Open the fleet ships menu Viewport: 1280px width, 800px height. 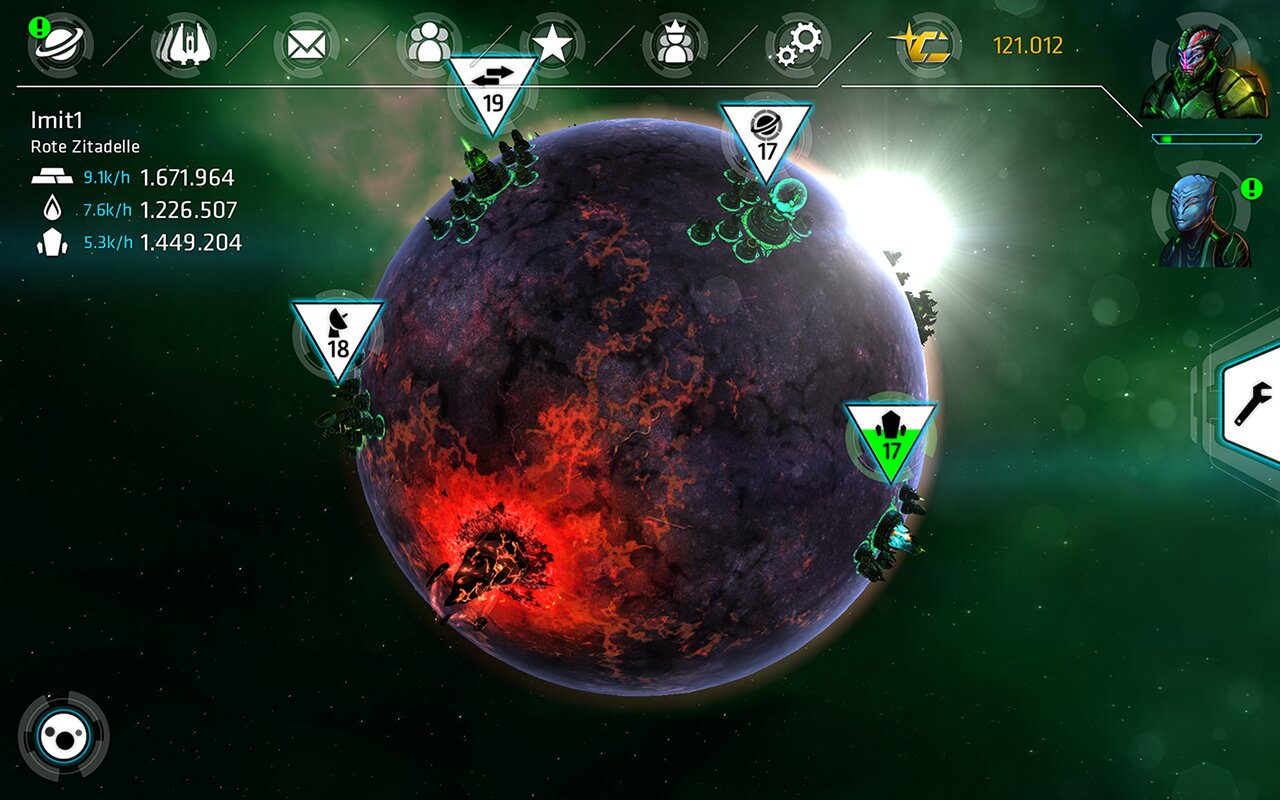click(x=183, y=45)
